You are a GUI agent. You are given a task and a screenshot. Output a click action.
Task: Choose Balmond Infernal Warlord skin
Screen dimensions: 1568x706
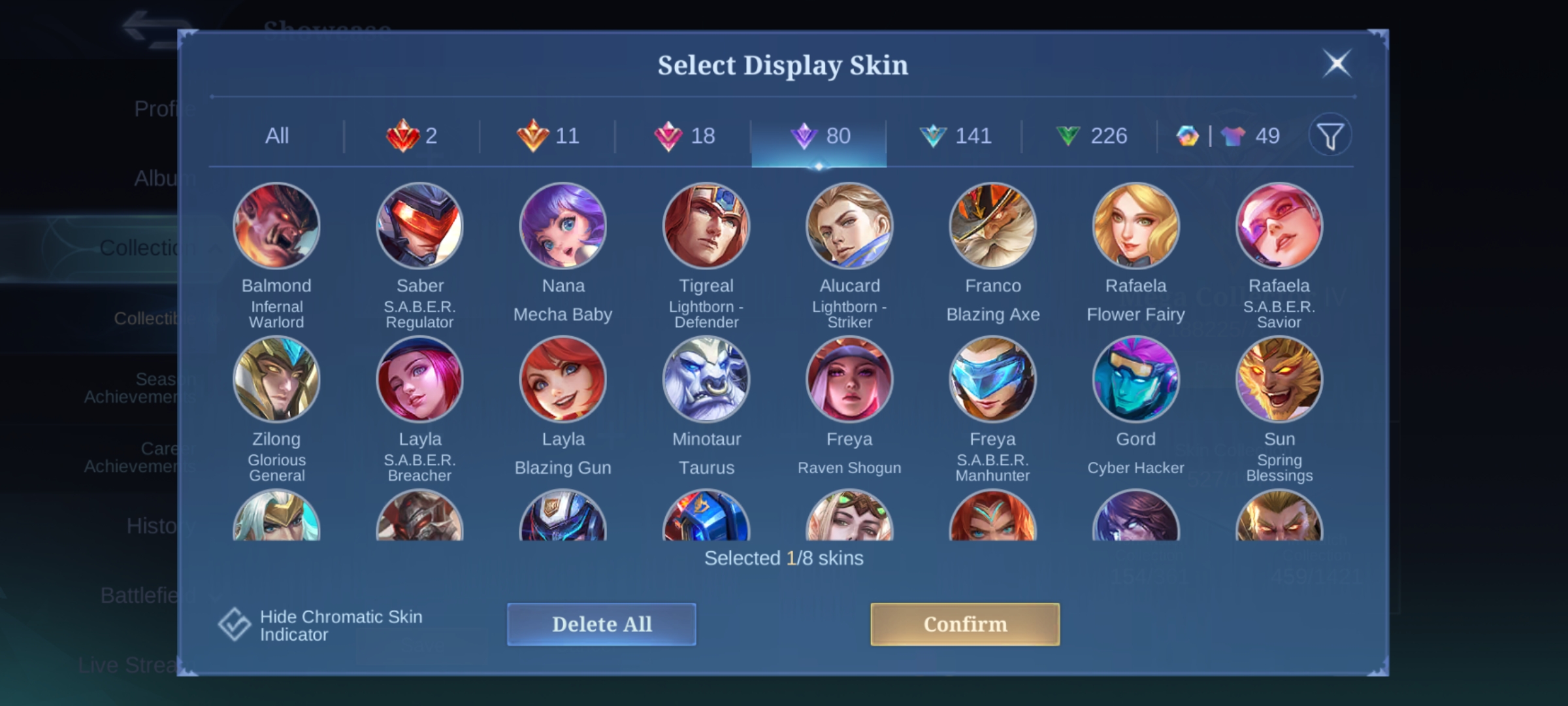276,226
